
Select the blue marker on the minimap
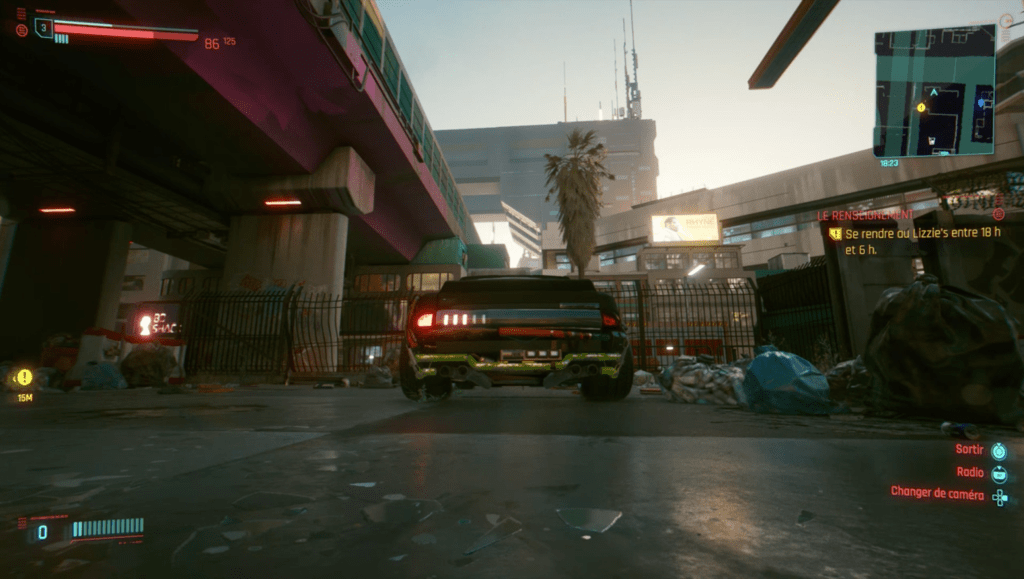coord(982,101)
